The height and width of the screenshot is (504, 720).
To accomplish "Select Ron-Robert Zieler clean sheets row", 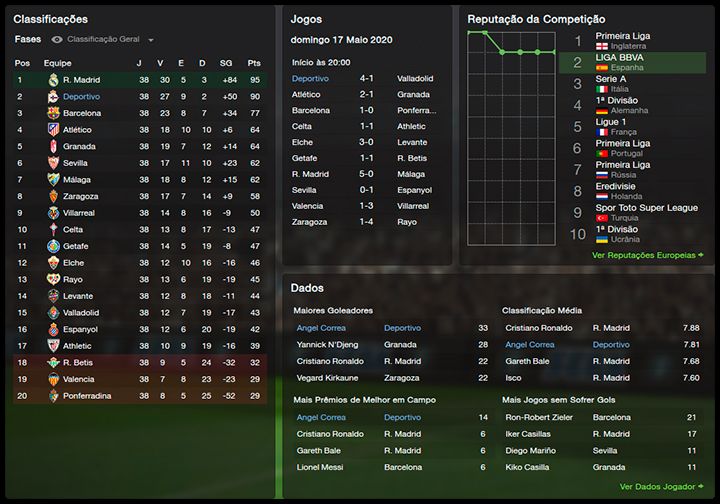I will (x=540, y=418).
